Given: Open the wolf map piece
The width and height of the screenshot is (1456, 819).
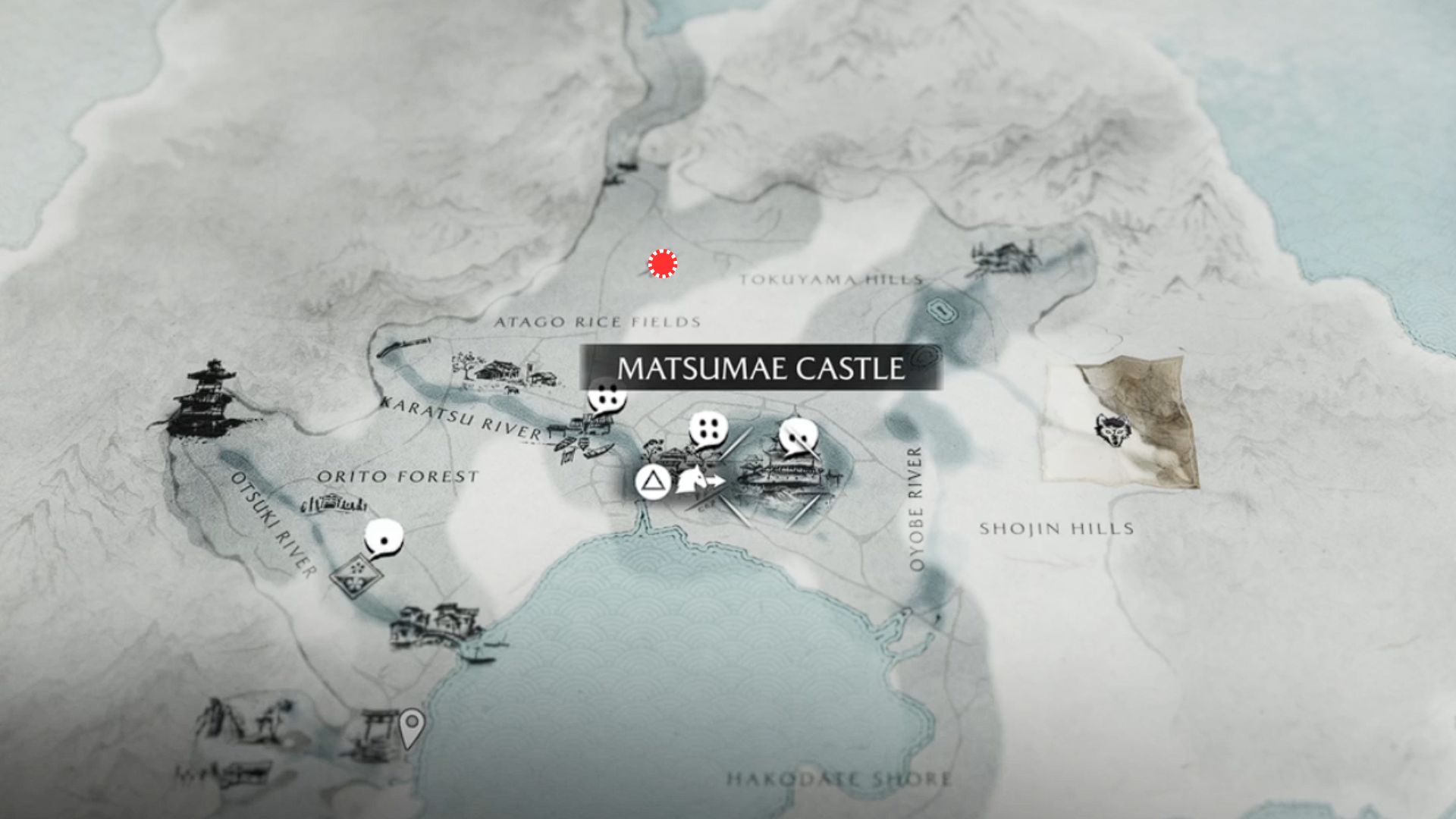Looking at the screenshot, I should [x=1121, y=425].
